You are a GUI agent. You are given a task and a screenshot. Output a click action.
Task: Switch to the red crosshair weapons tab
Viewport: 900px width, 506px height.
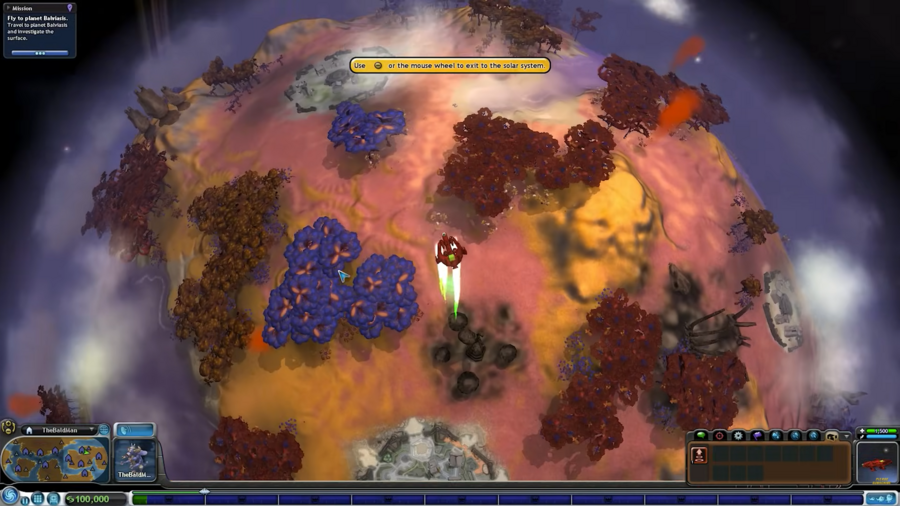[x=719, y=435]
